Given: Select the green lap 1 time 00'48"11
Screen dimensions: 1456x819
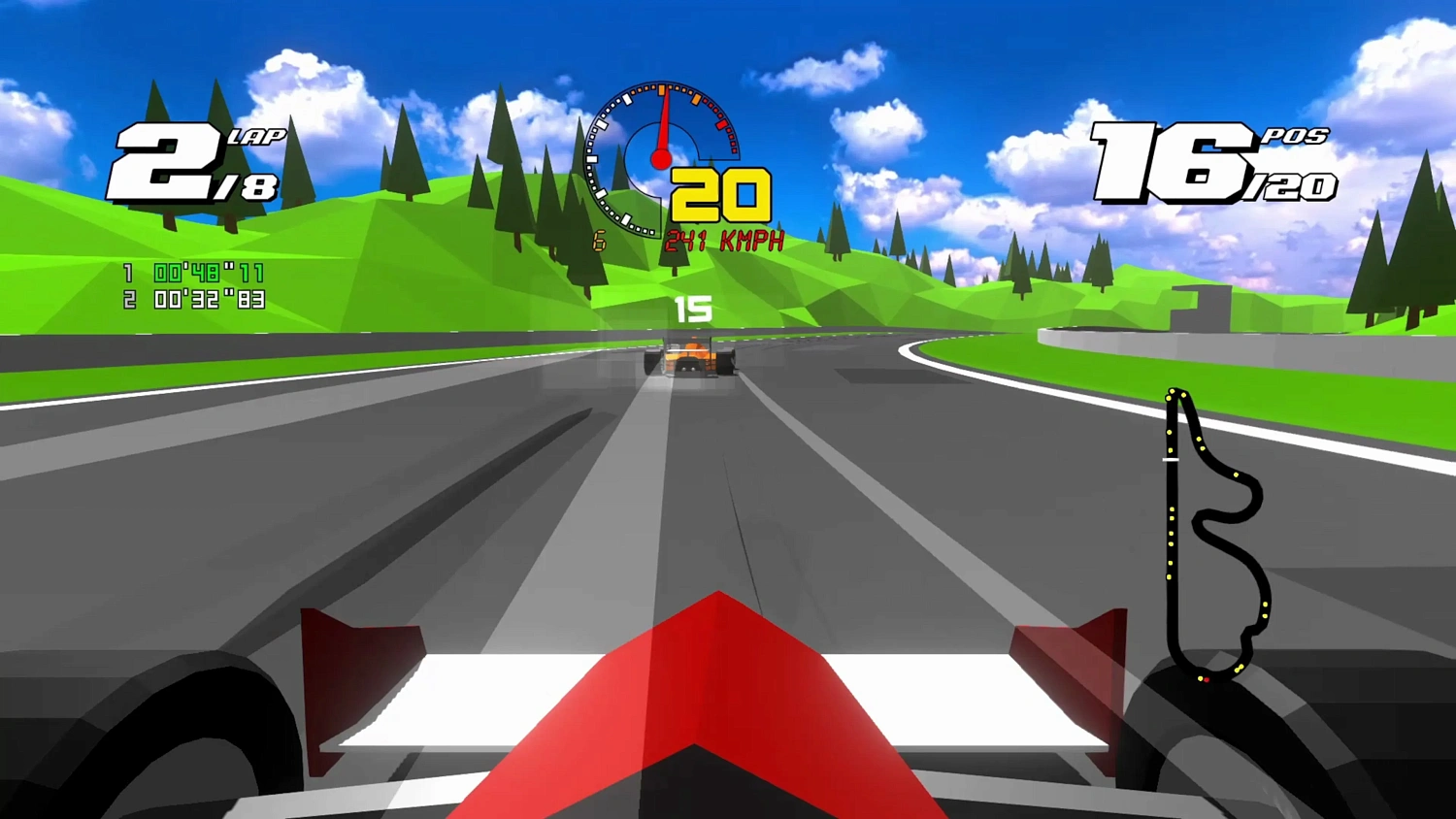Looking at the screenshot, I should click(x=206, y=274).
